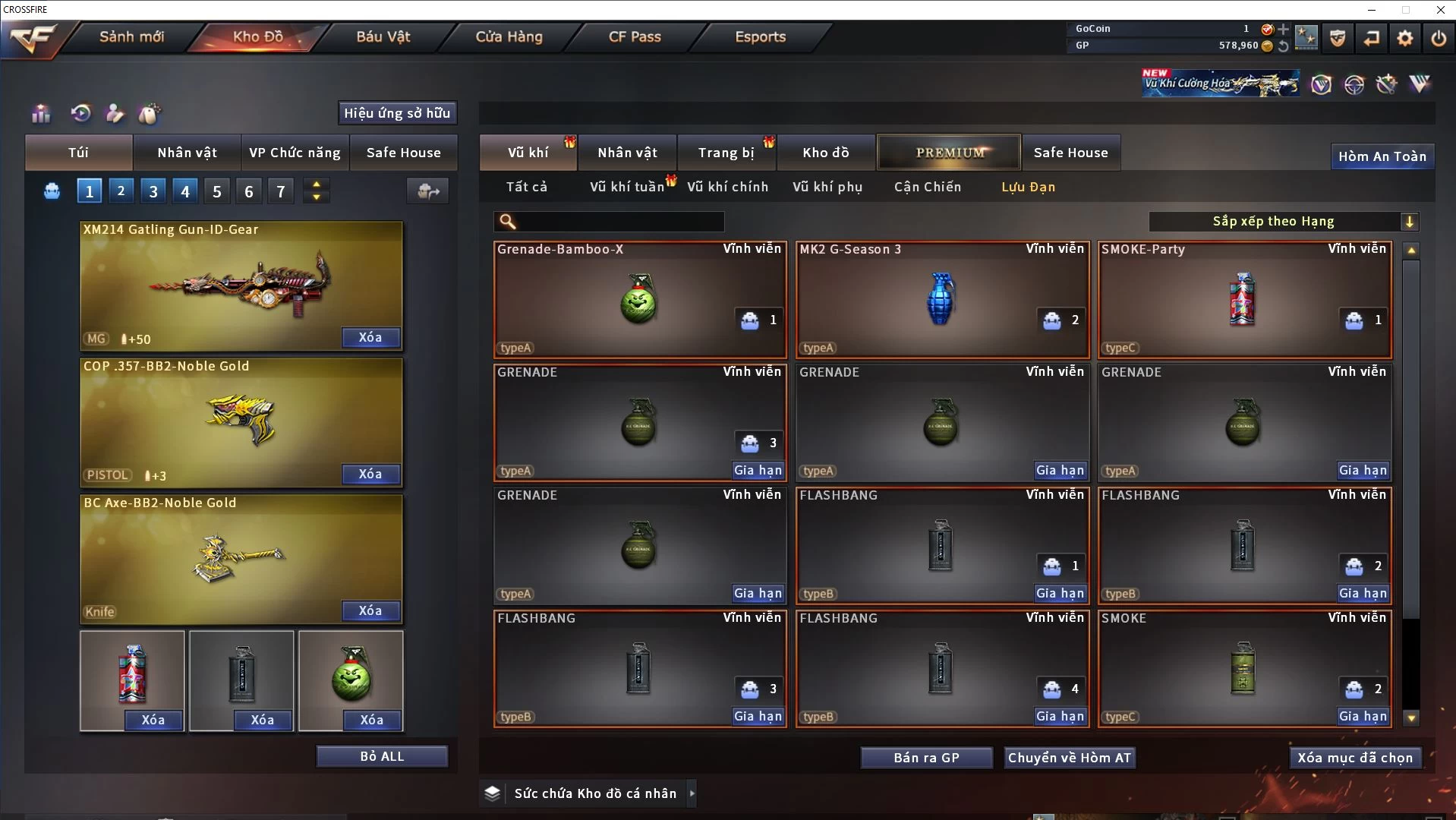Pick the MK2 G-Season 3 grenade

tap(941, 299)
